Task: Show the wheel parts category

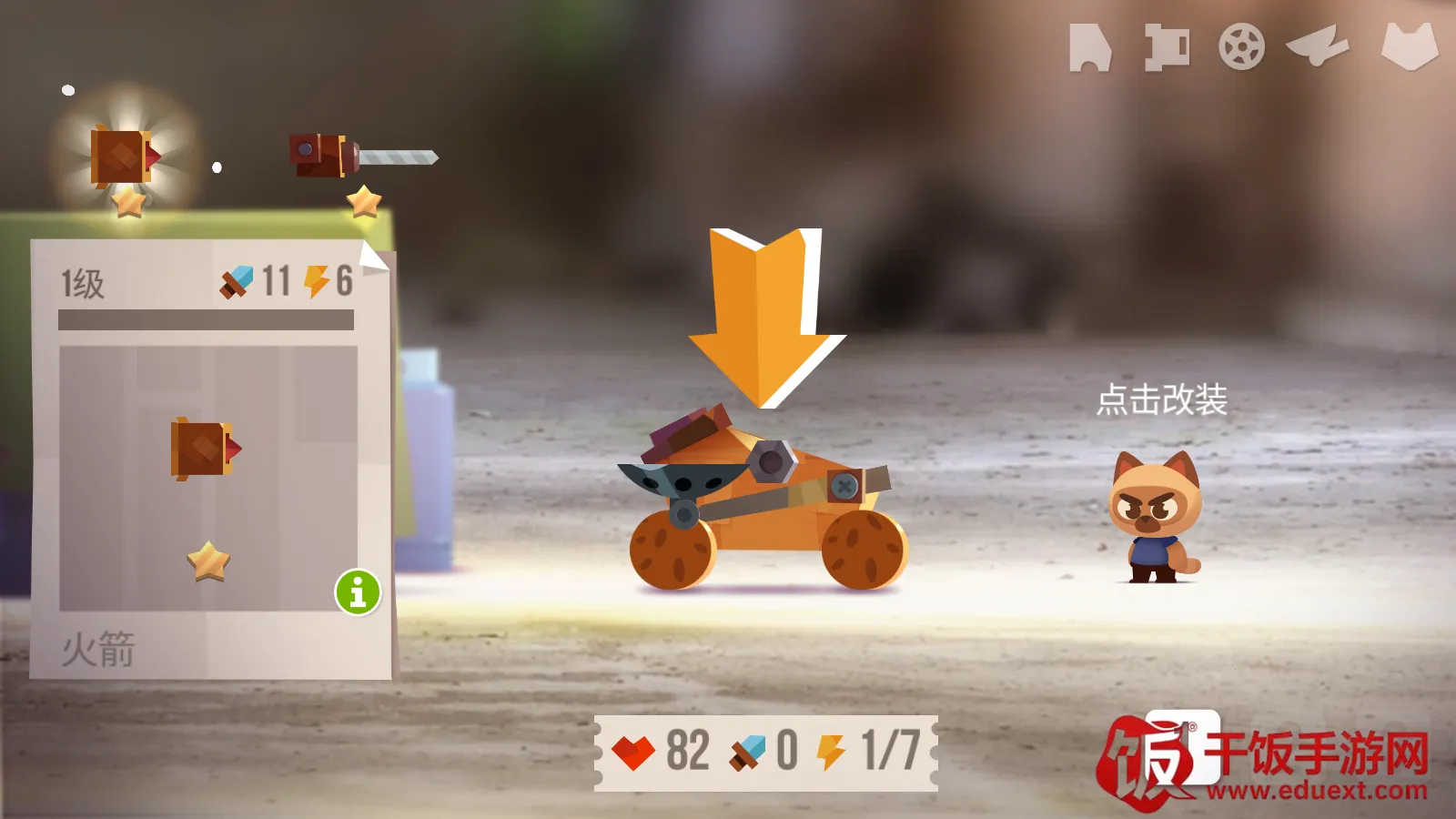Action: point(1241,46)
